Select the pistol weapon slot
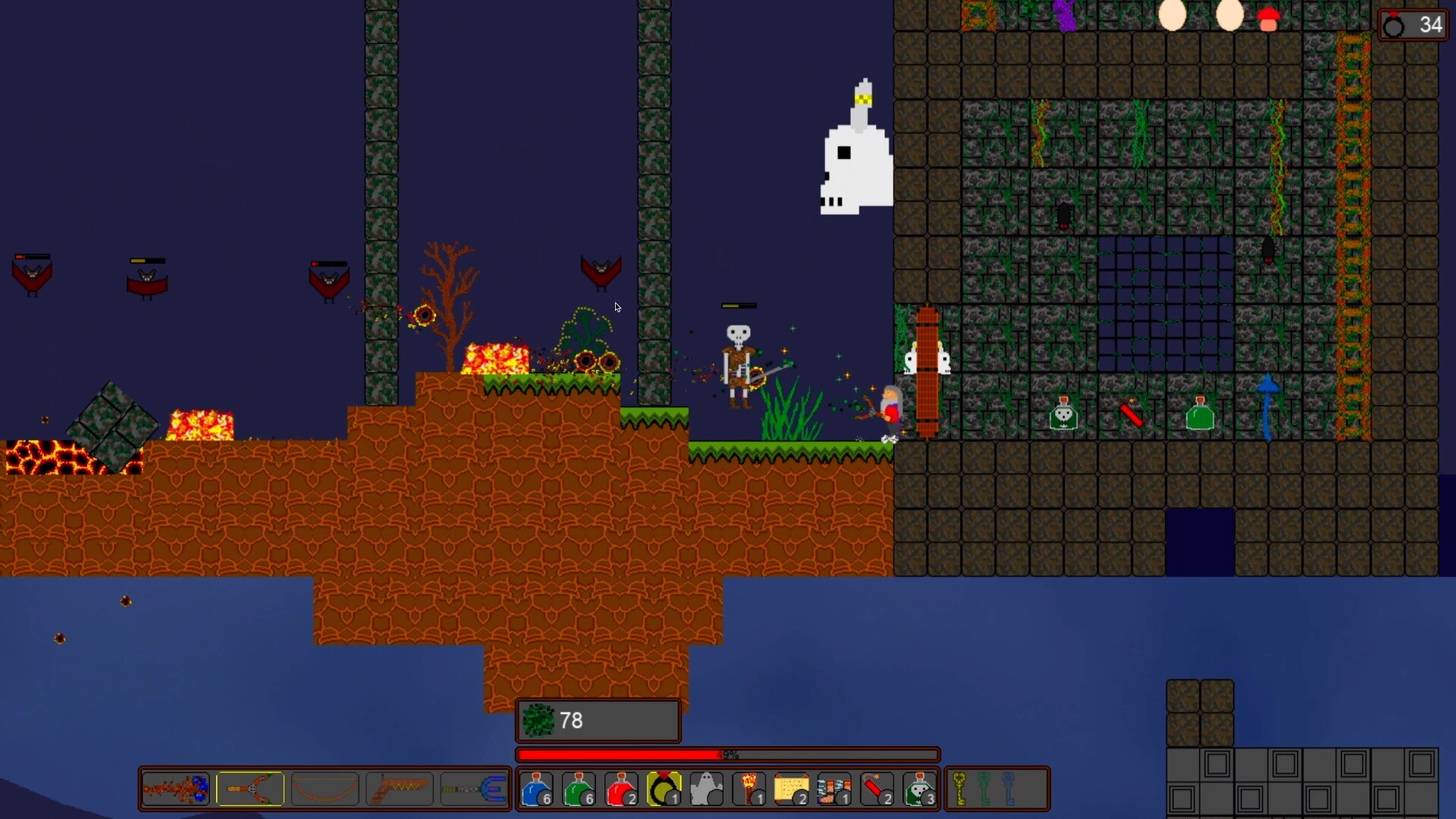Viewport: 1456px width, 819px height. tap(400, 789)
